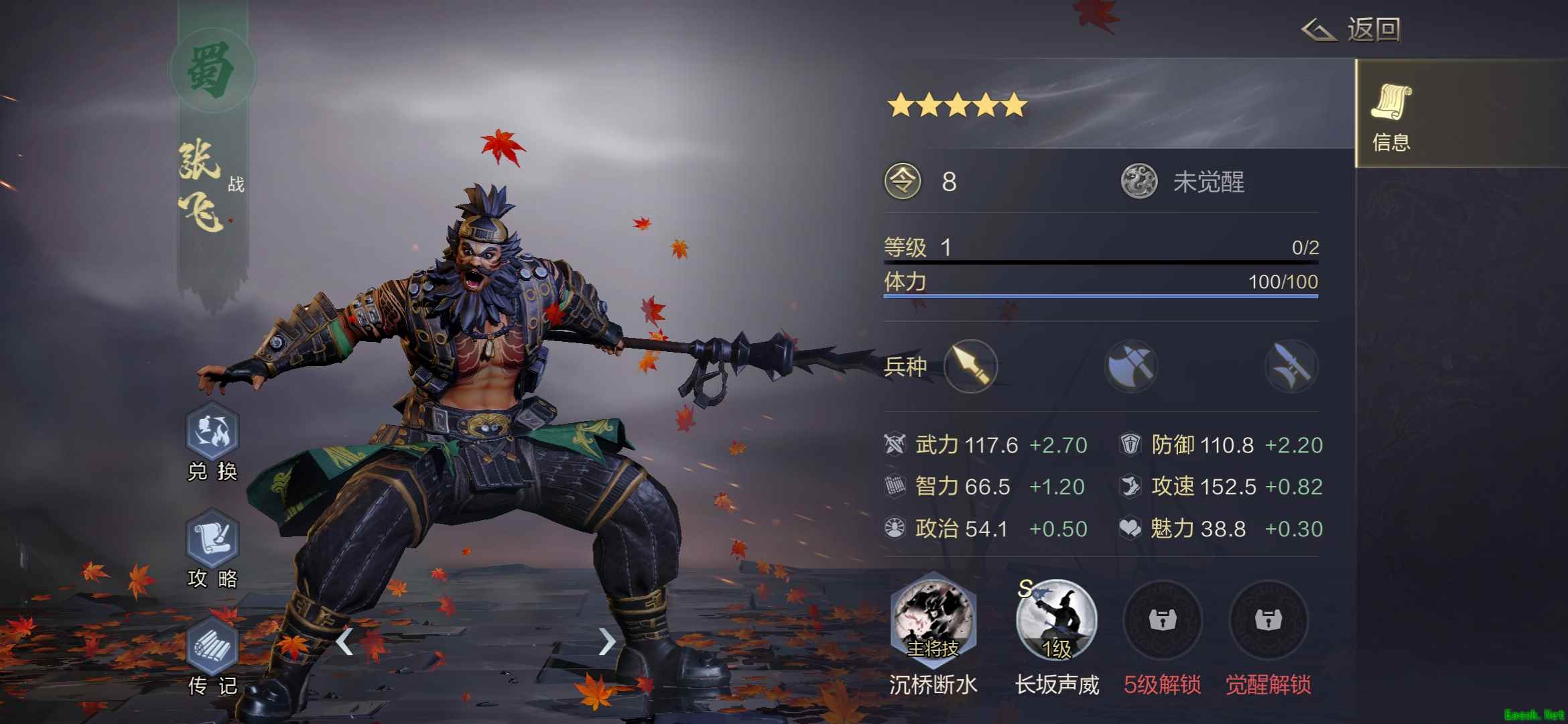
Task: Check the 未觉醒 awakening status icon
Action: click(1139, 182)
